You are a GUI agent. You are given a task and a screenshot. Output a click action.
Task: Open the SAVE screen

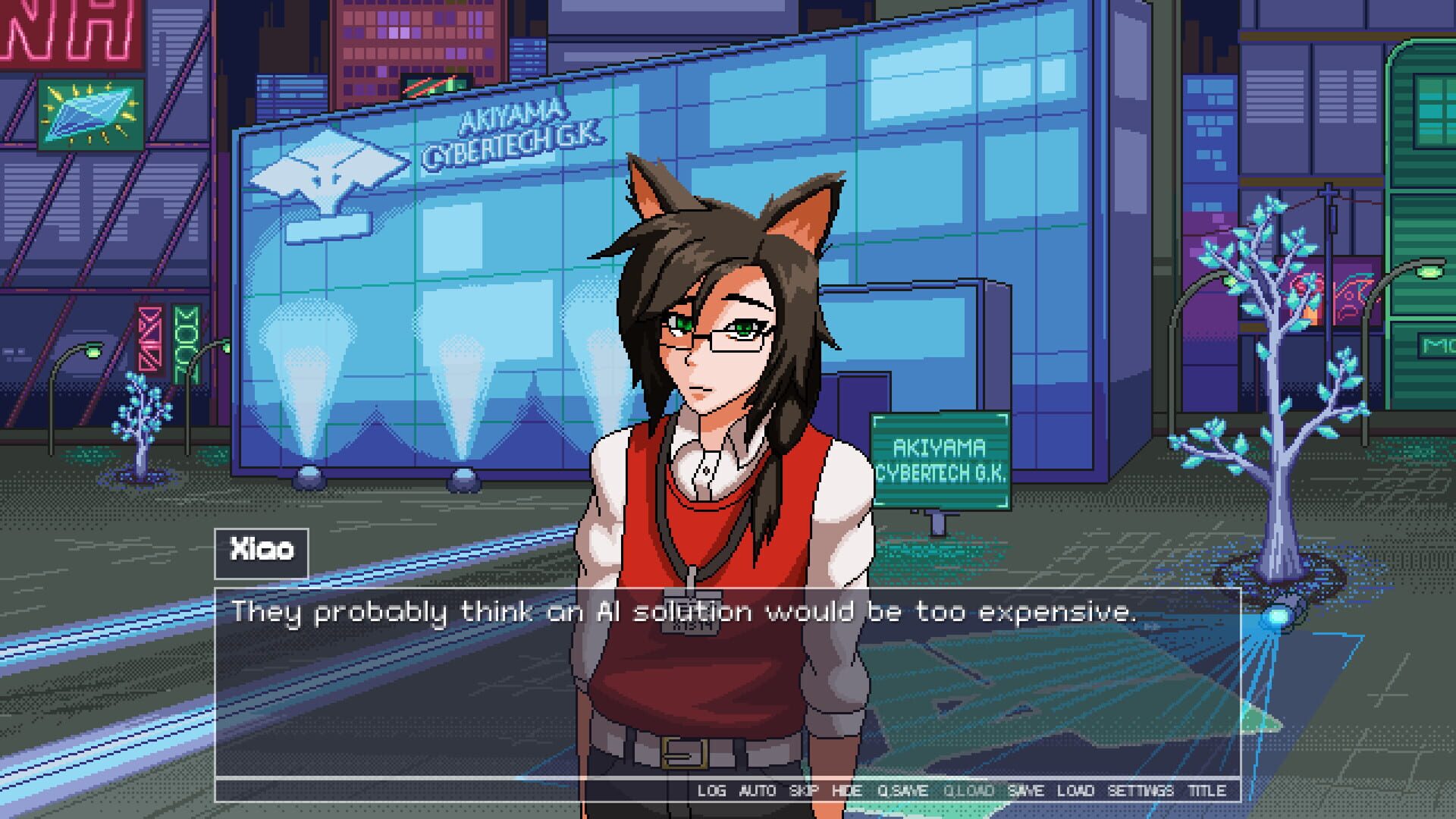[1028, 790]
